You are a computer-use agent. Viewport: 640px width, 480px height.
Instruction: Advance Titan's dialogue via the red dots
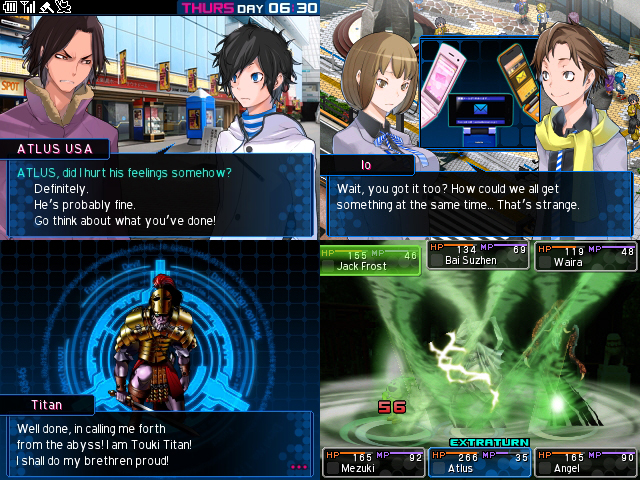tap(299, 466)
